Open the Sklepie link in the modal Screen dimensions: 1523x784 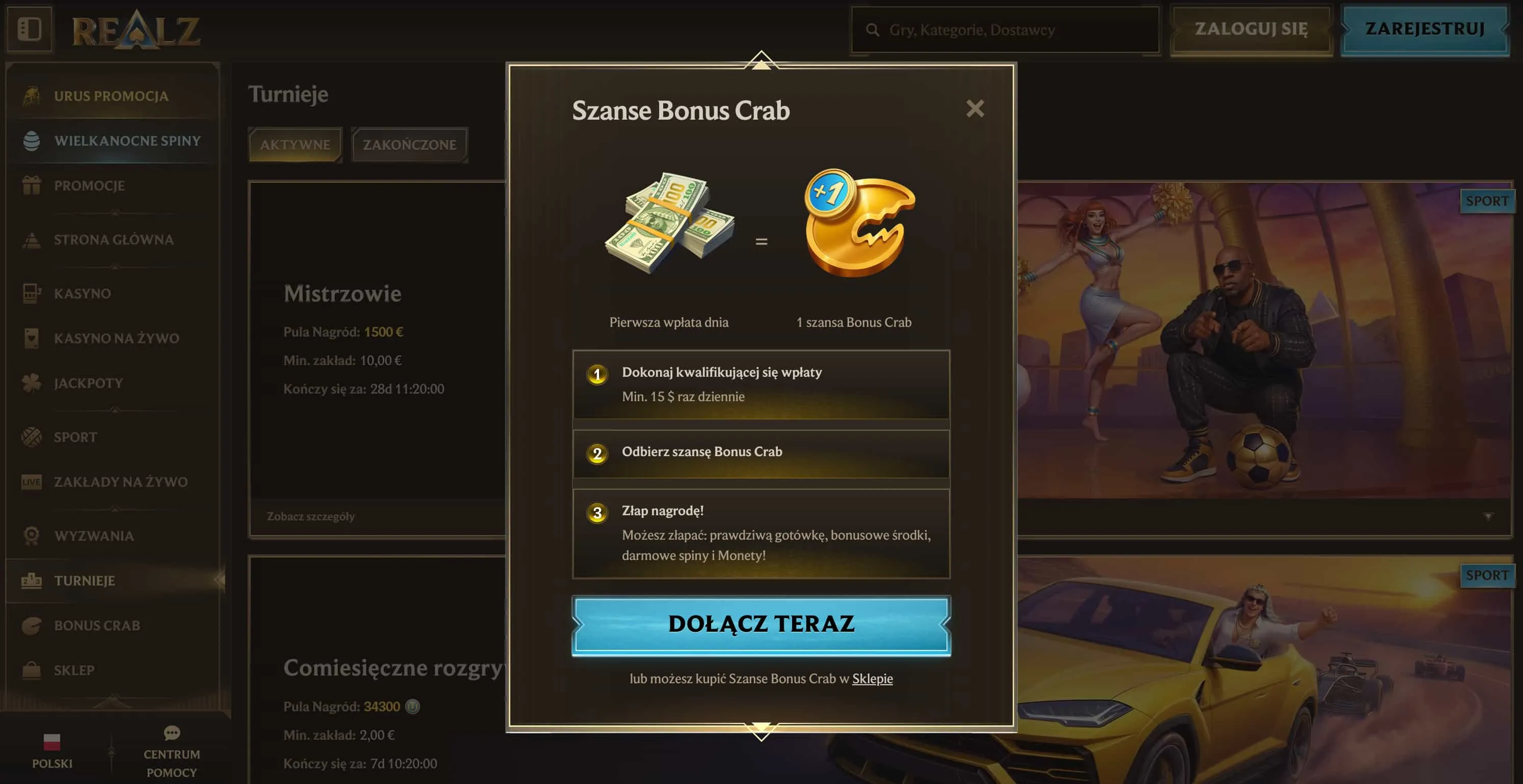[872, 679]
